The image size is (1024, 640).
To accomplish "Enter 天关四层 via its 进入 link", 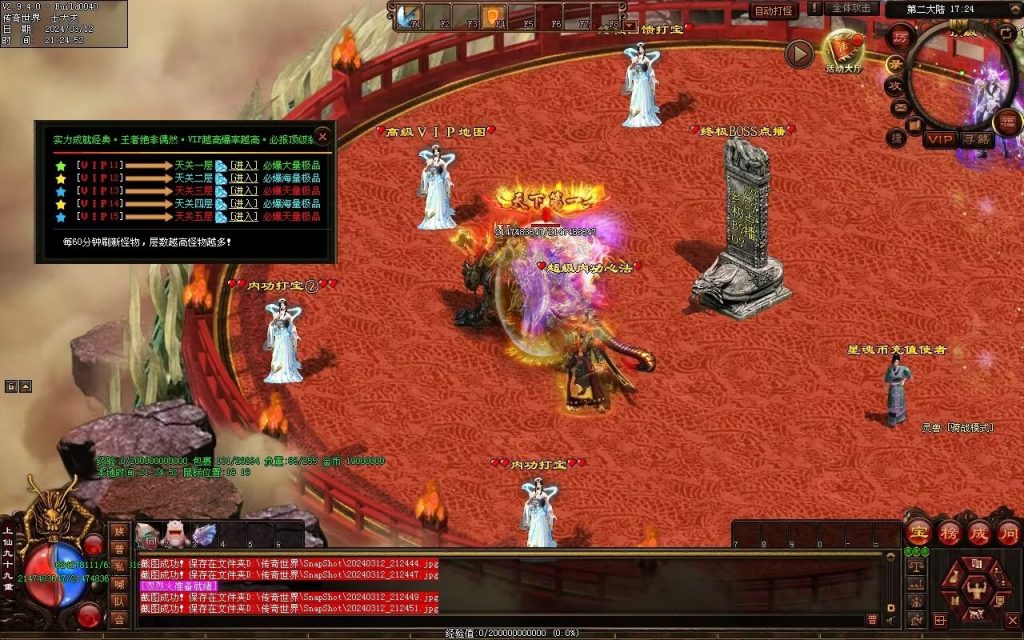I will (244, 204).
